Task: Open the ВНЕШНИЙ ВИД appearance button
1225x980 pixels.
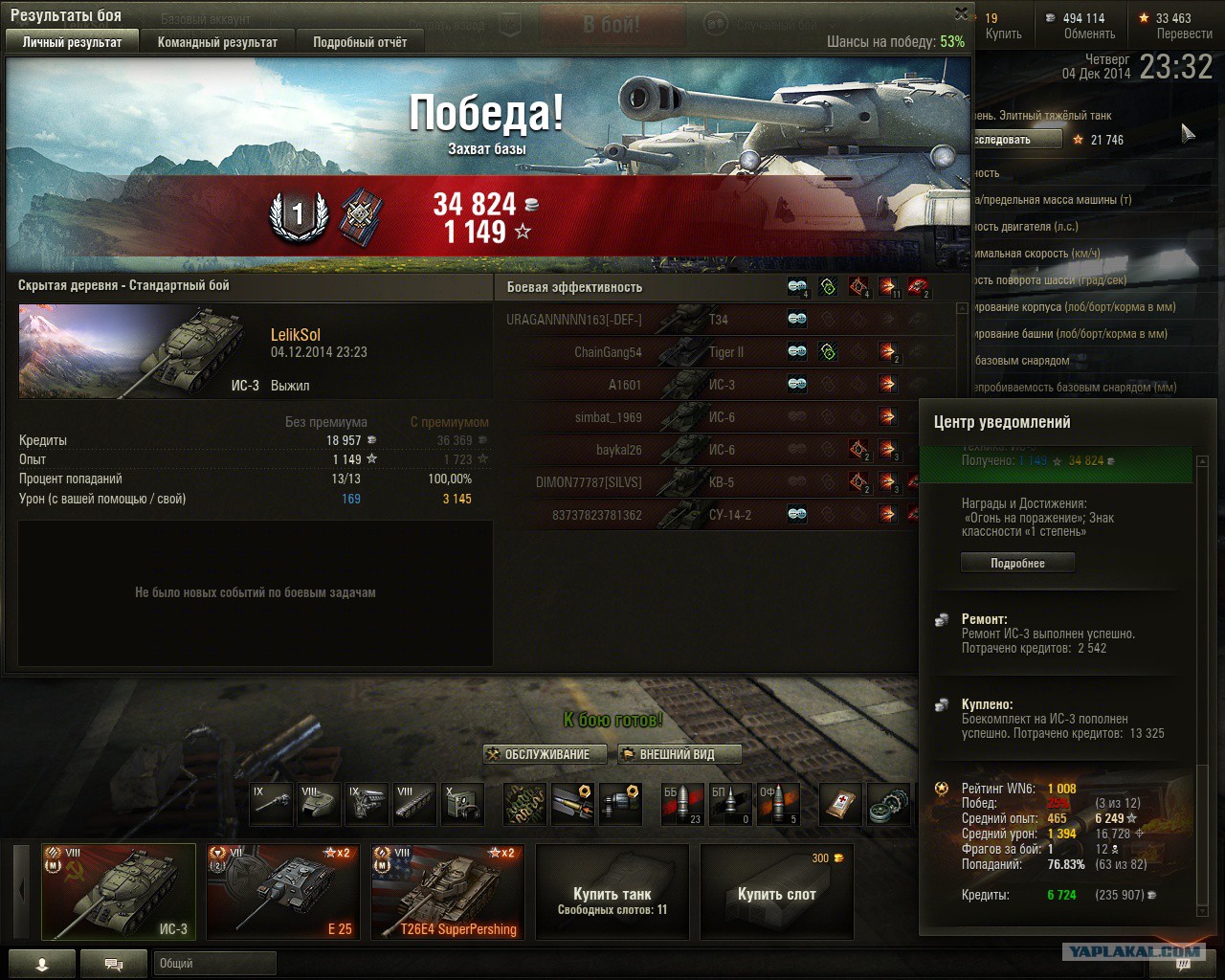Action: 679,754
